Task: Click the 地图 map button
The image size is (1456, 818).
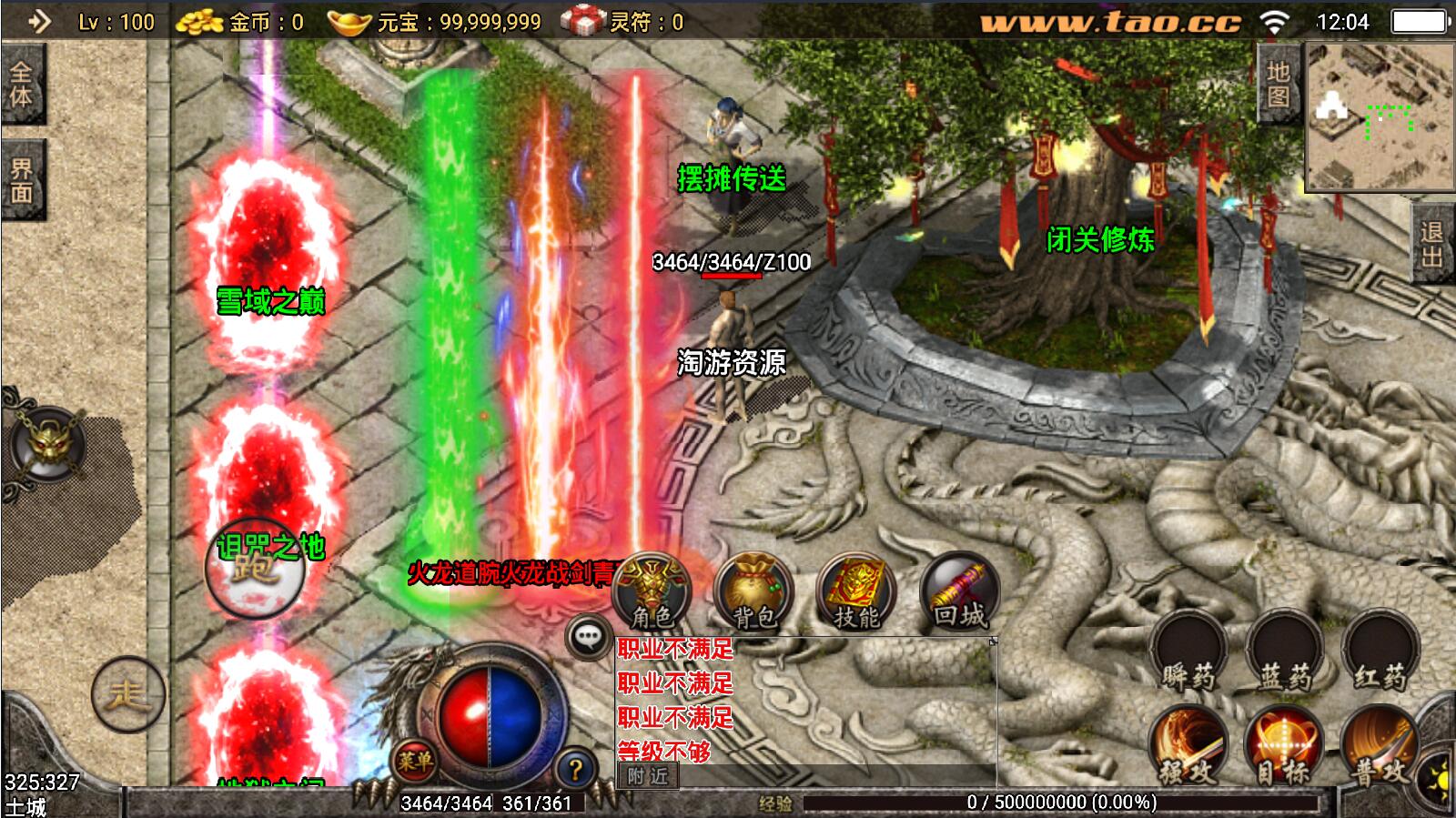Action: [1279, 84]
